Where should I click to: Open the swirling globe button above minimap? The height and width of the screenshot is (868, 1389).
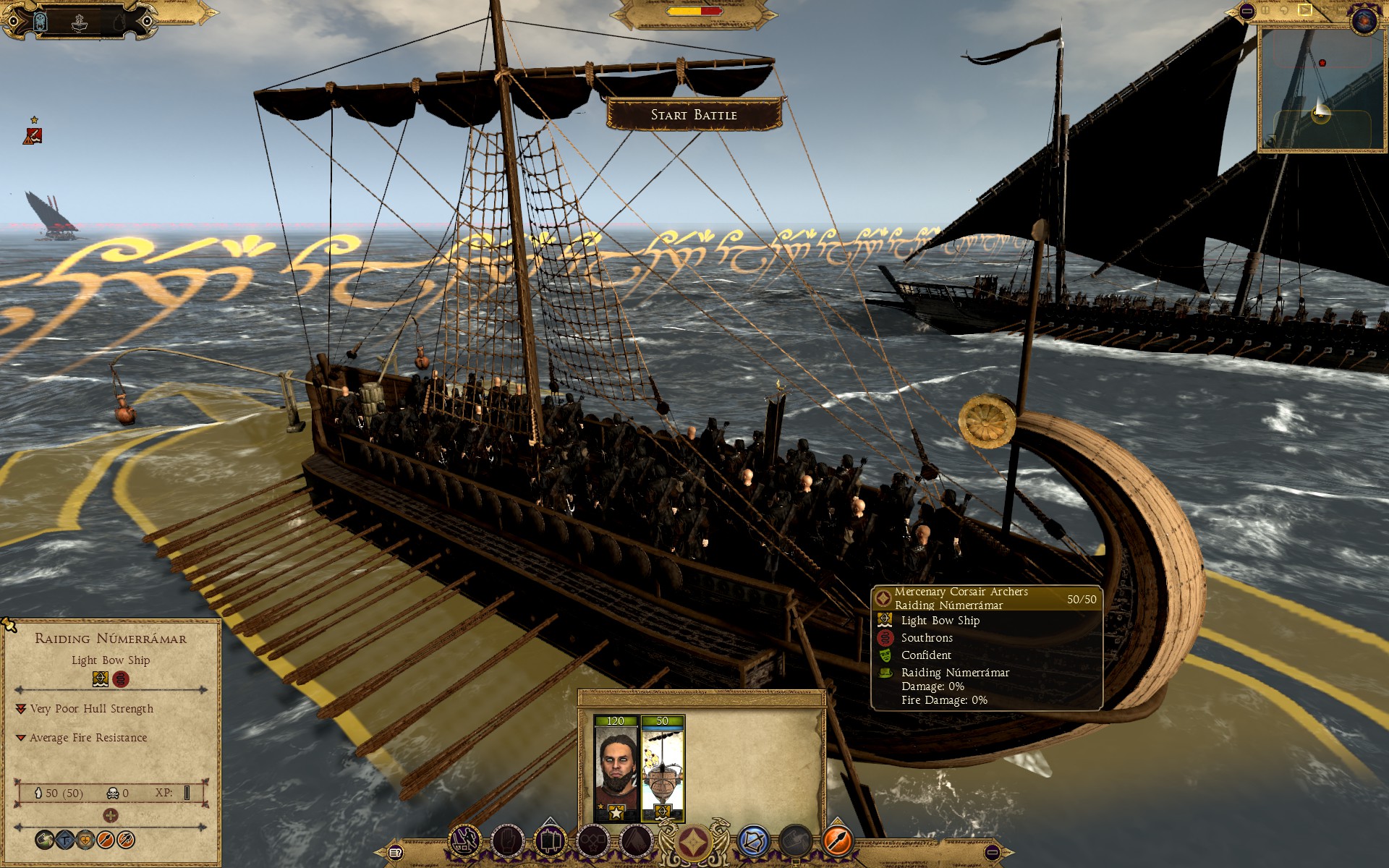[1364, 20]
